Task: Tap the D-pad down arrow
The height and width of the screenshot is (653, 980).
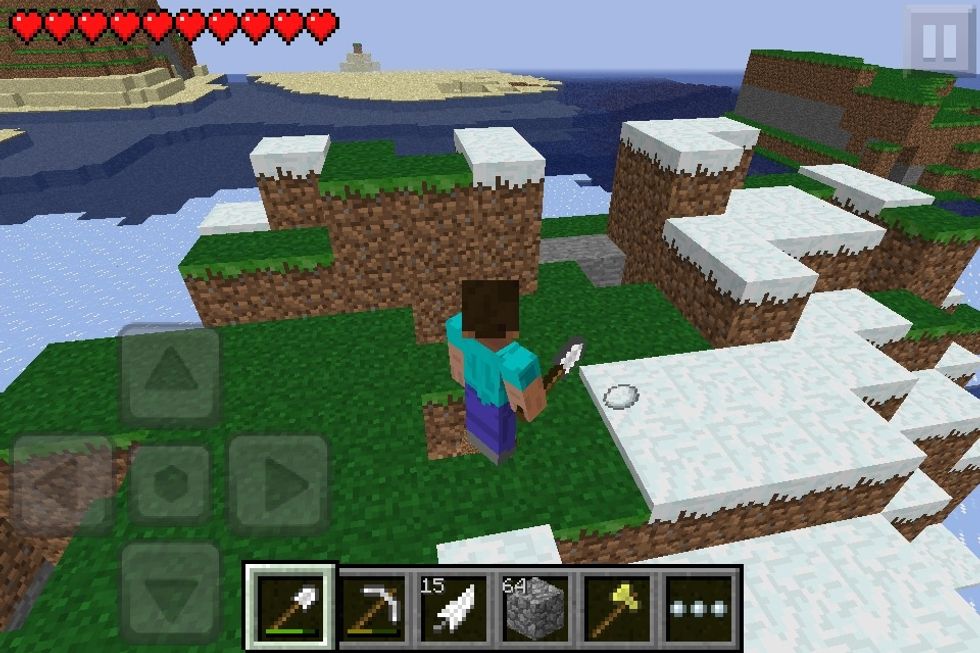Action: click(x=170, y=592)
